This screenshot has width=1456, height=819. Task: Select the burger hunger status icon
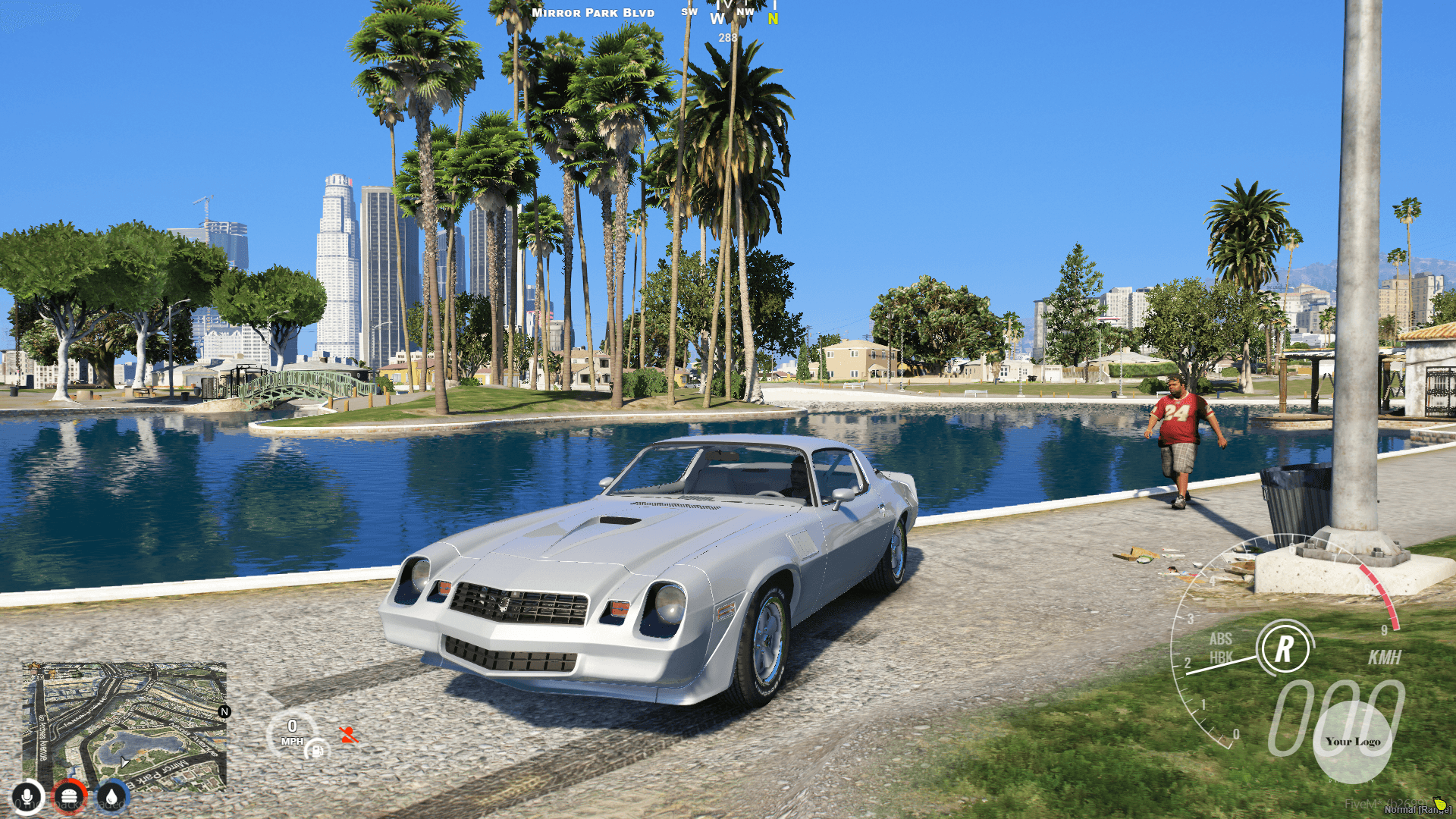click(x=68, y=797)
